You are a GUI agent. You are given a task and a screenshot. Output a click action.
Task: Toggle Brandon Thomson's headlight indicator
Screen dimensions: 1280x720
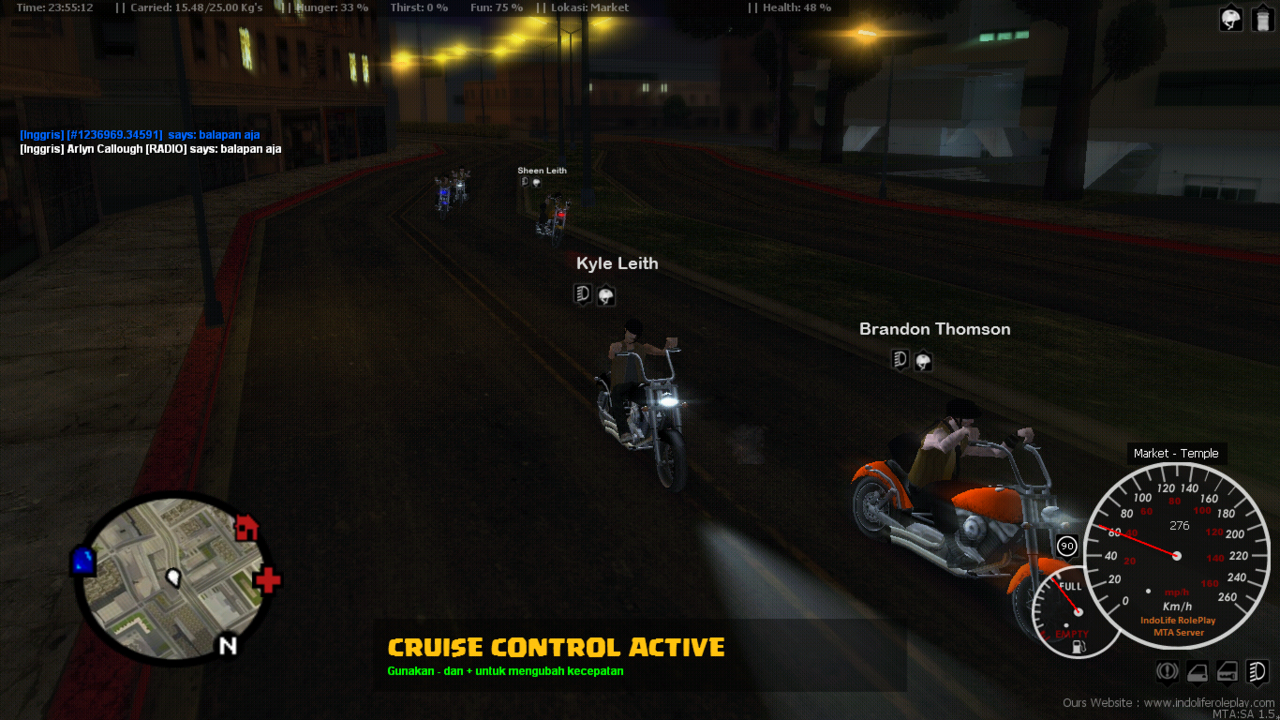(898, 359)
